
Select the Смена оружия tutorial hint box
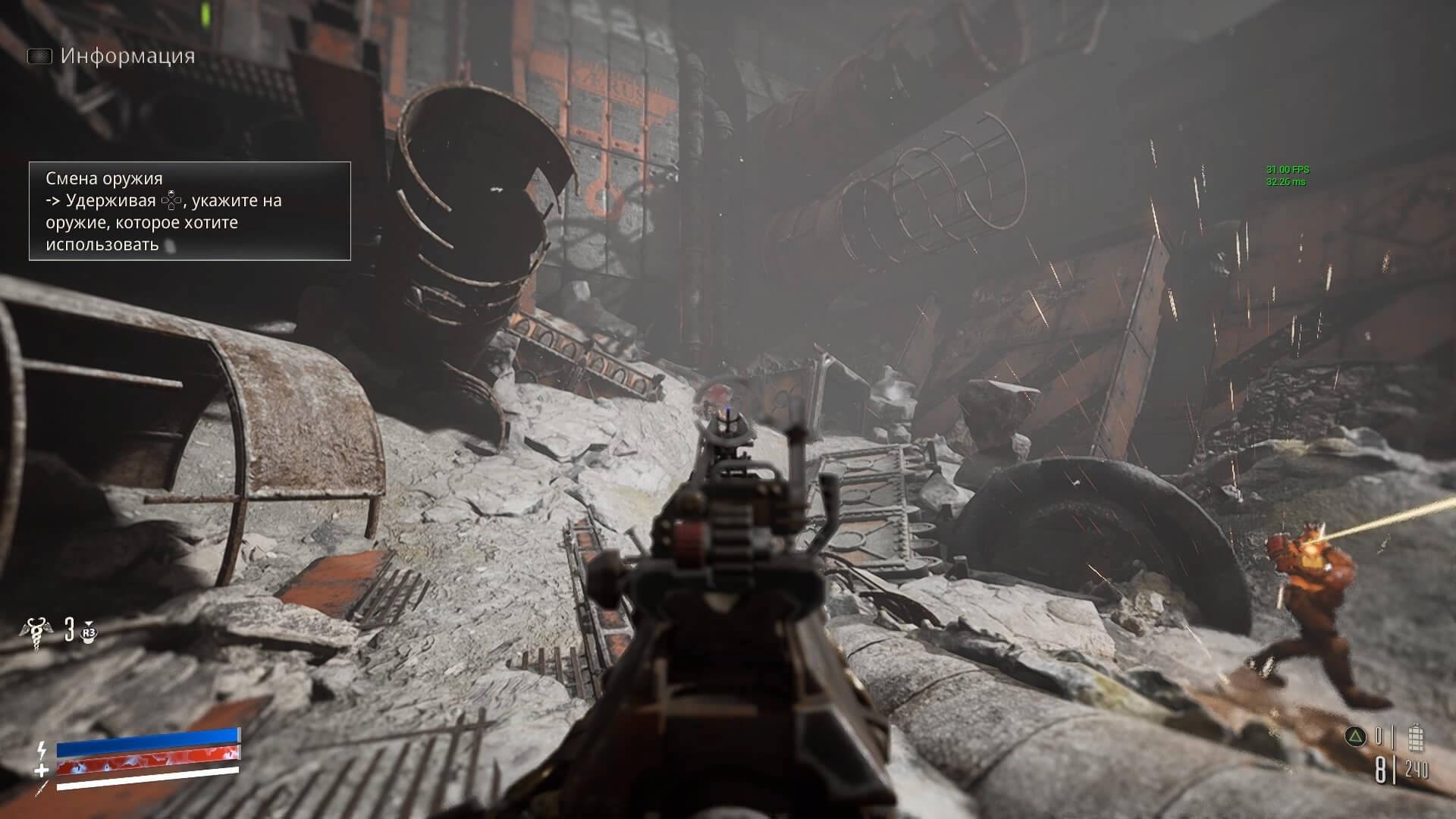190,211
